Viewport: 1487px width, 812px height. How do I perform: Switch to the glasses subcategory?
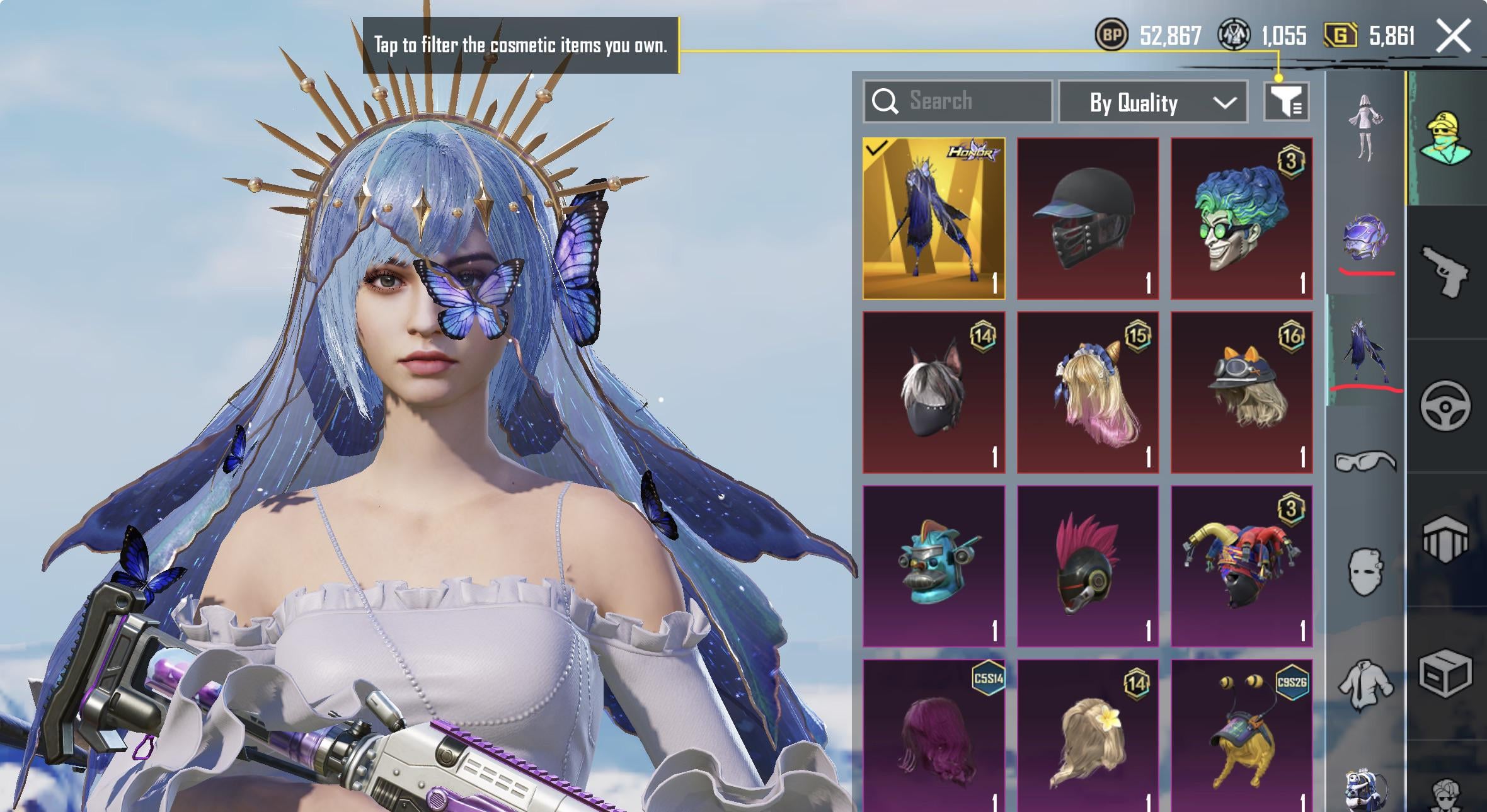click(1365, 461)
